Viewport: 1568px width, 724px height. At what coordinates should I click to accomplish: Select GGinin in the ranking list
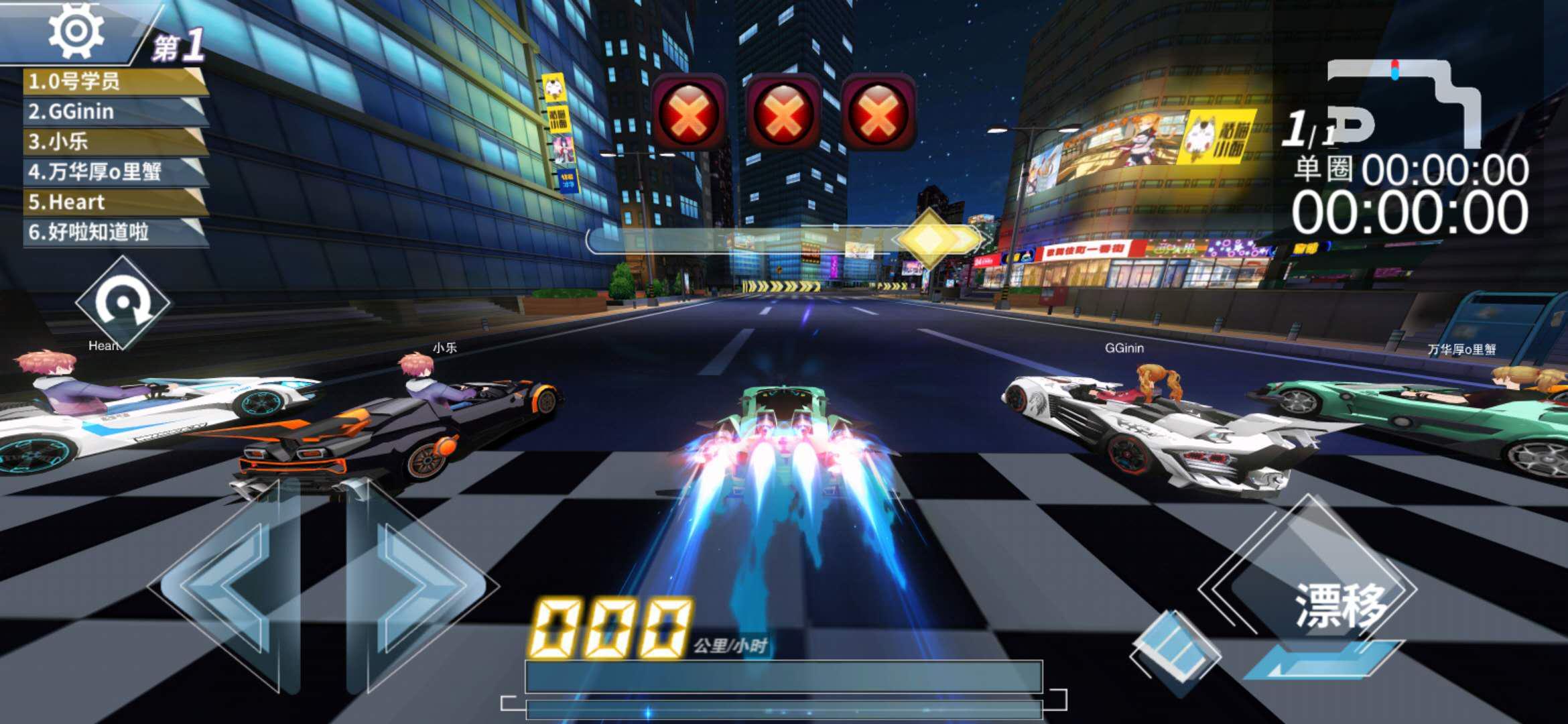pyautogui.click(x=114, y=112)
